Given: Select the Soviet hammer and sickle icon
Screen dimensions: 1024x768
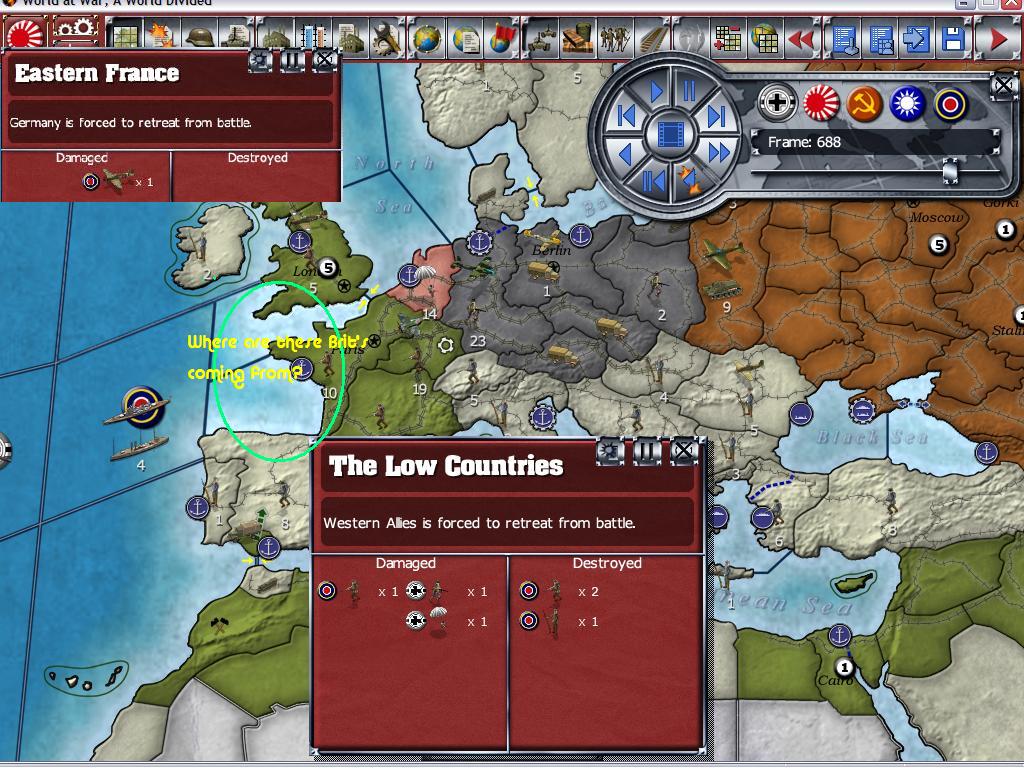Looking at the screenshot, I should [864, 101].
